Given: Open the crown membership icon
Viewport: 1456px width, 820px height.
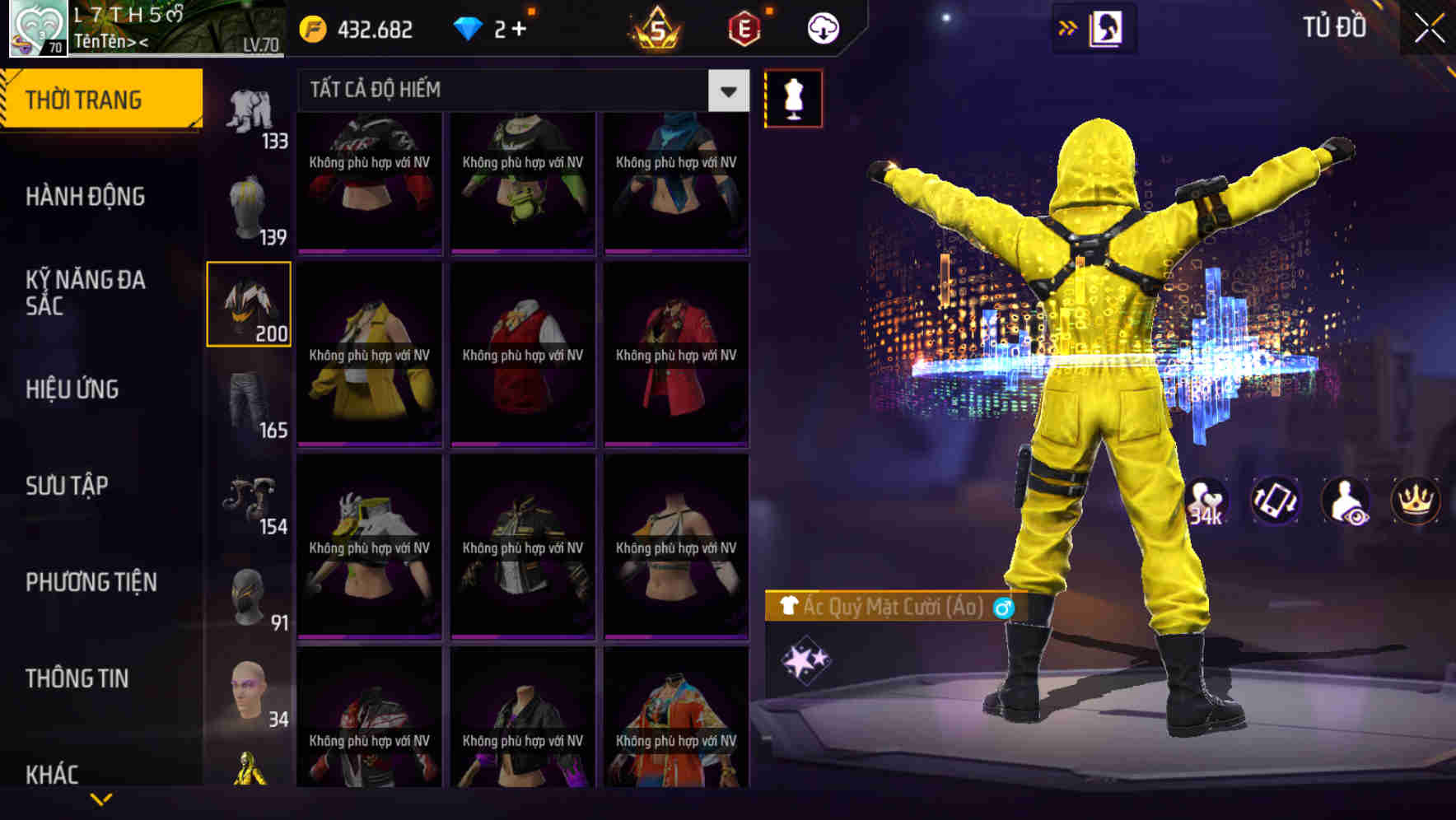Looking at the screenshot, I should [x=1415, y=501].
